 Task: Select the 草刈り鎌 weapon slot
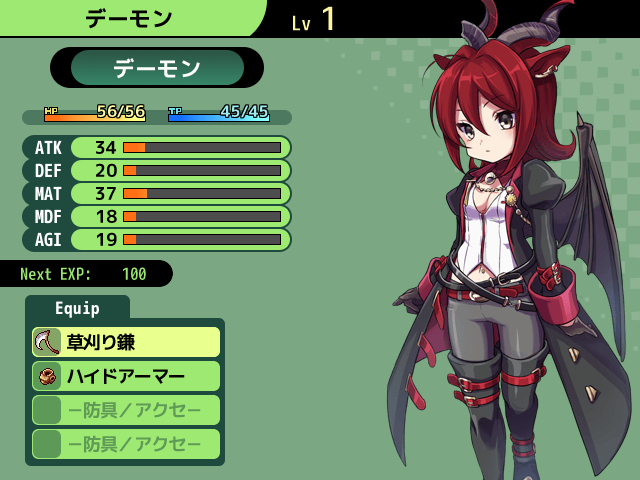click(125, 342)
